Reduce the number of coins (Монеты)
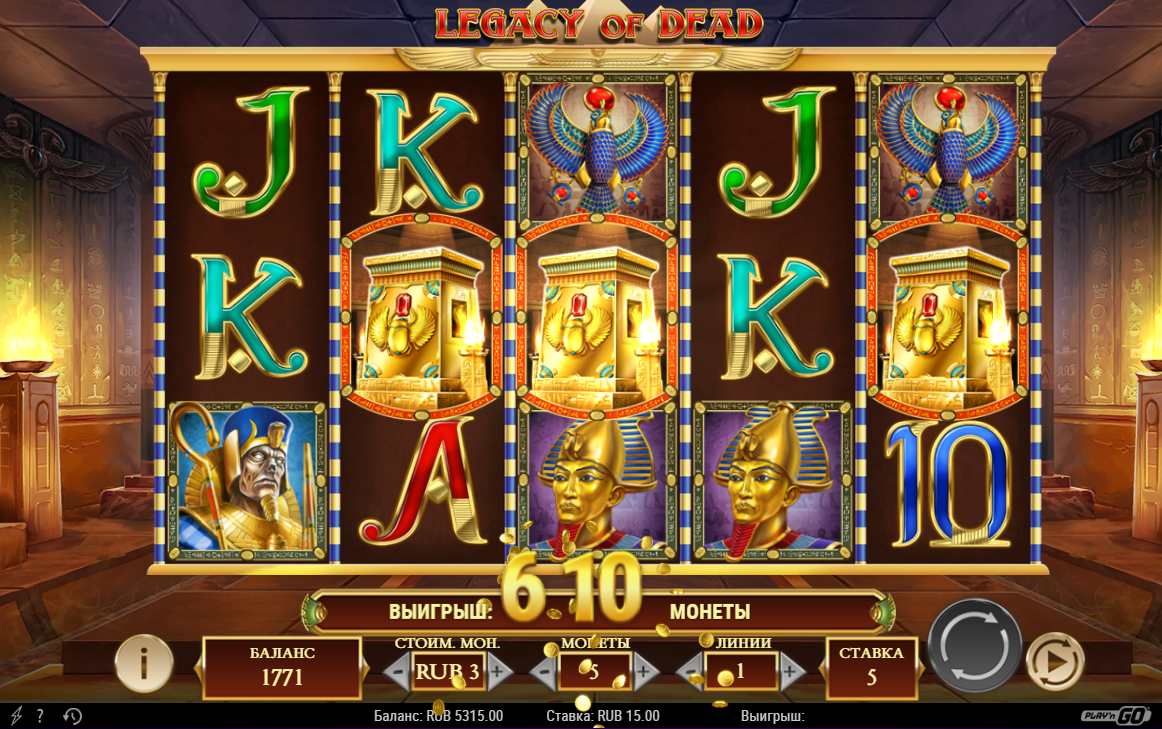Image resolution: width=1162 pixels, height=729 pixels. pyautogui.click(x=544, y=671)
